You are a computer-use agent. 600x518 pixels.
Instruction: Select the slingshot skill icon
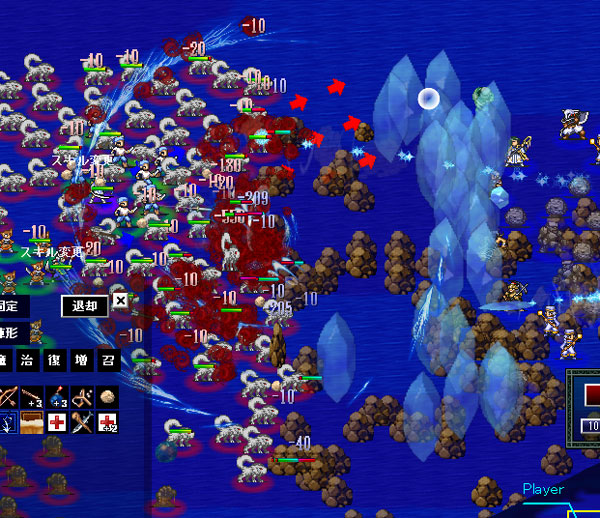point(83,398)
